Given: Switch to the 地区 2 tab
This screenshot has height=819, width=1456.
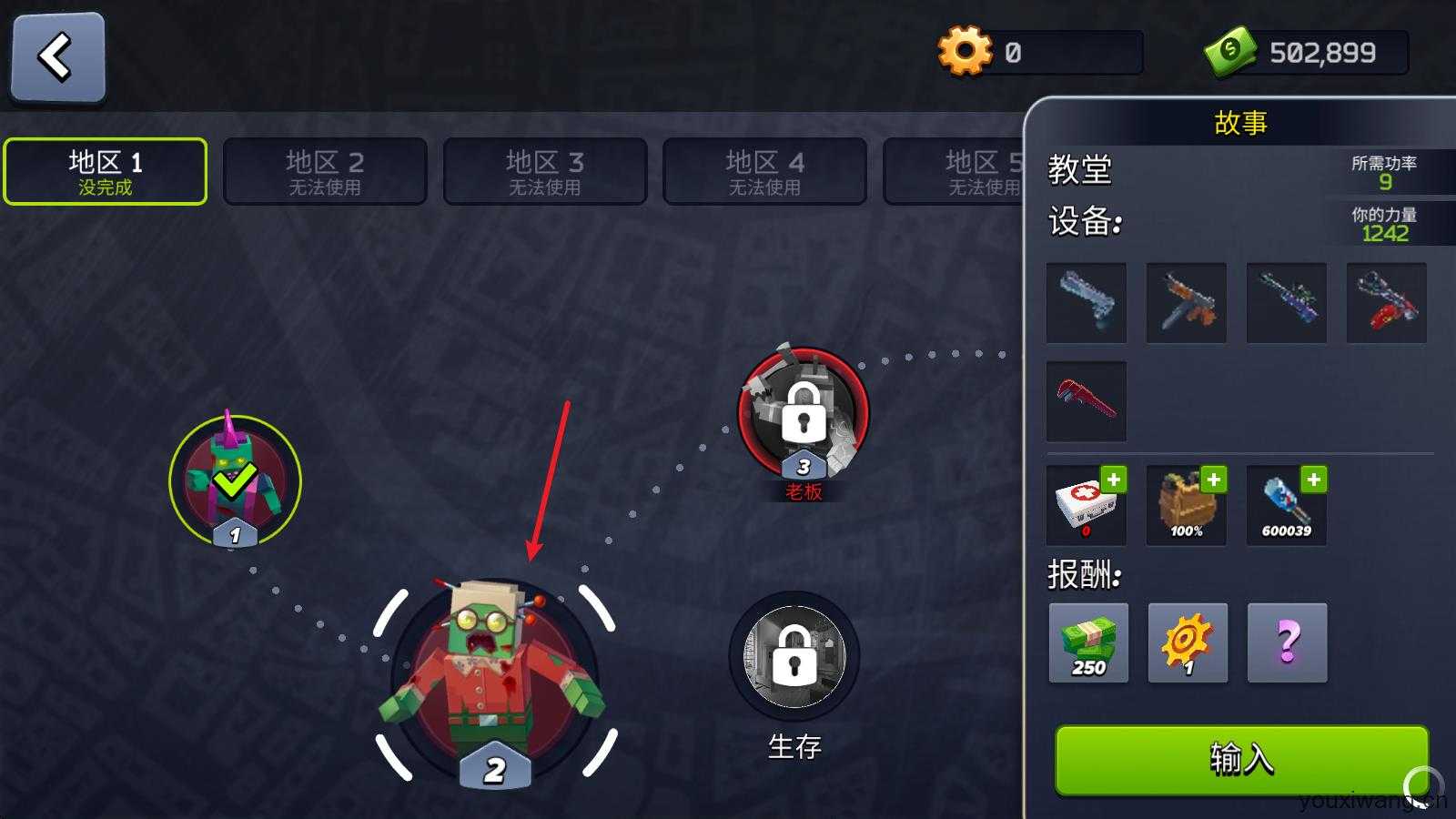Looking at the screenshot, I should (x=325, y=171).
